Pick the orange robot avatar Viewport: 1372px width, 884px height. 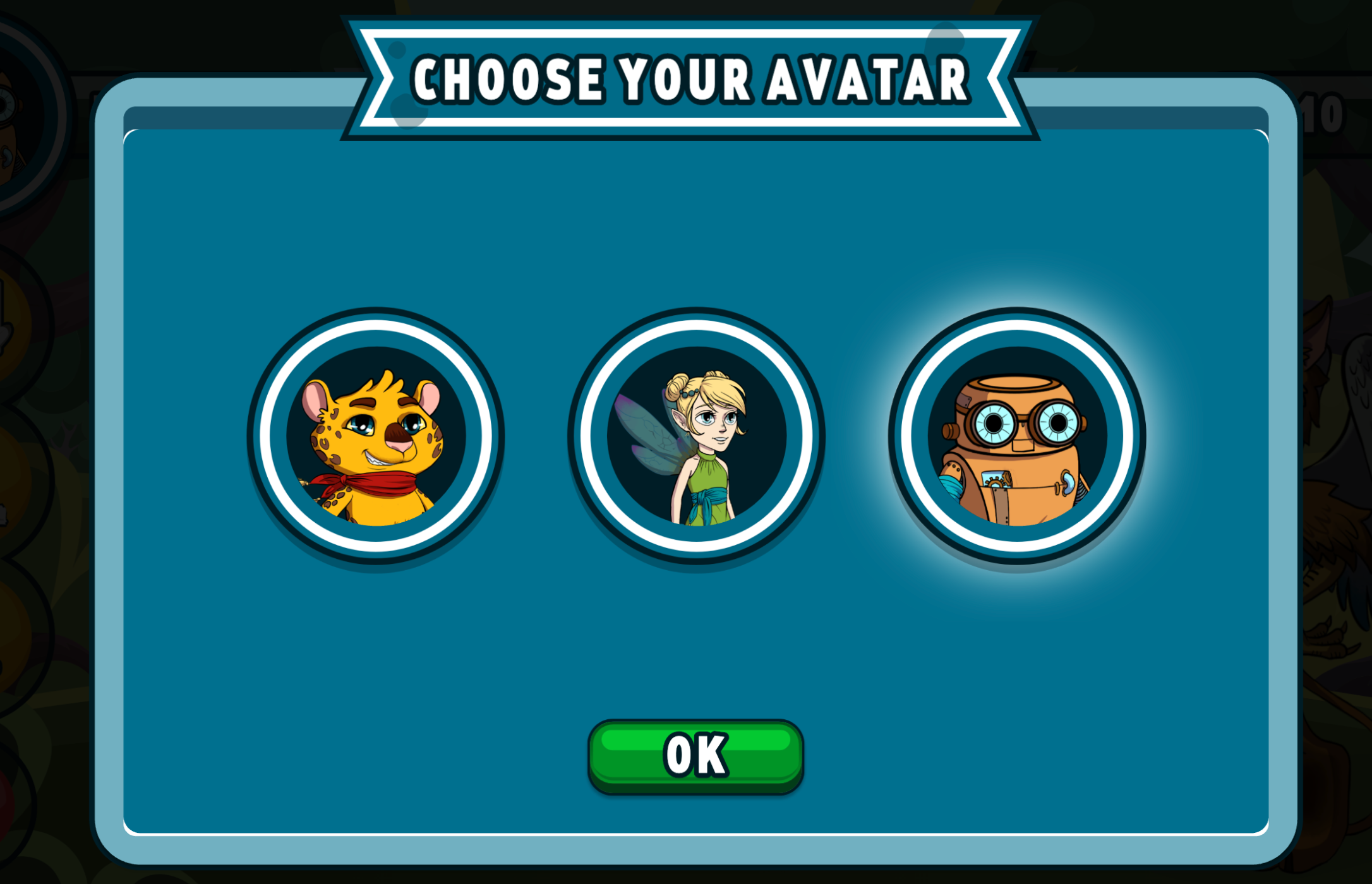(x=1017, y=436)
